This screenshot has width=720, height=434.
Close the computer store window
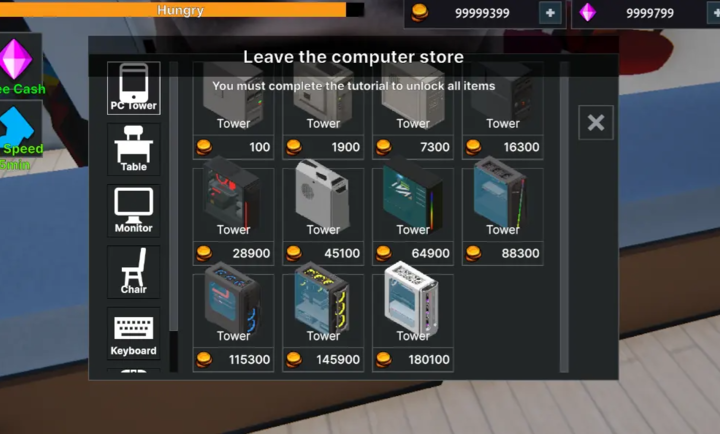tap(596, 123)
